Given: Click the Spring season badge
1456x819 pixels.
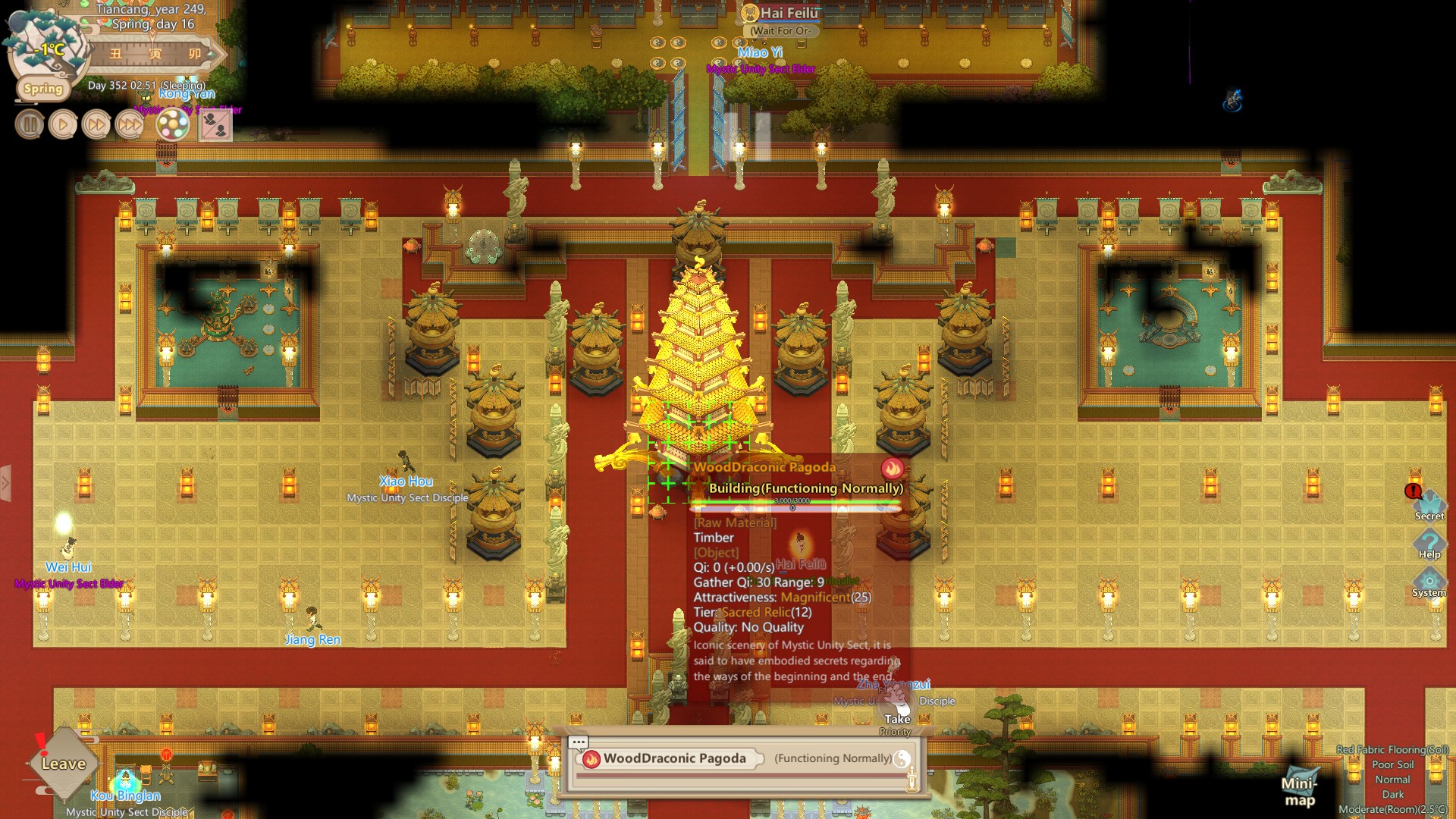Looking at the screenshot, I should point(43,89).
